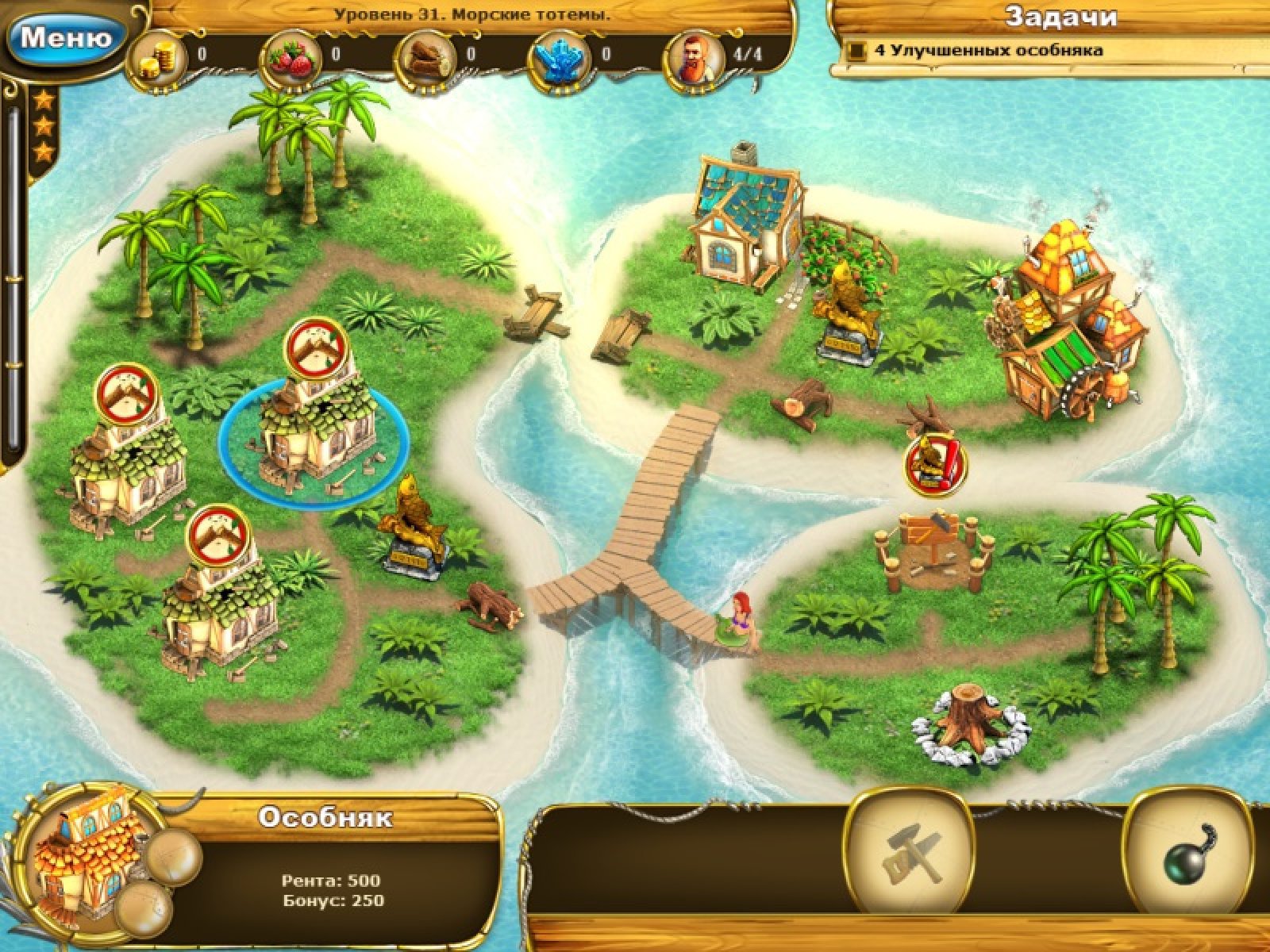Click the 4 Улучшенных особняка task entry
The height and width of the screenshot is (952, 1270).
(988, 51)
